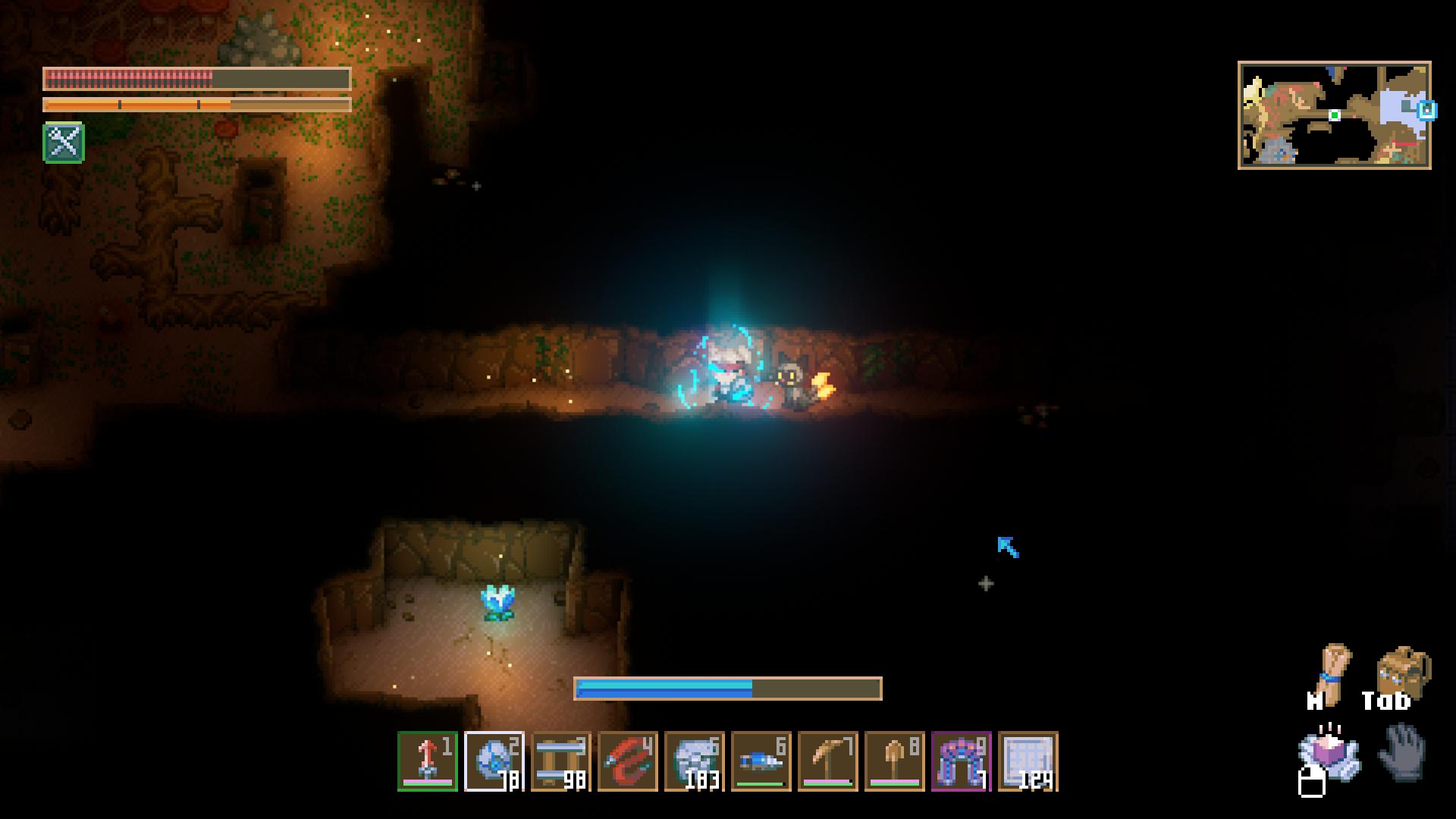Screen dimensions: 1456x819
Task: Equip the pickaxe in hotbar slot 7
Action: tap(828, 761)
